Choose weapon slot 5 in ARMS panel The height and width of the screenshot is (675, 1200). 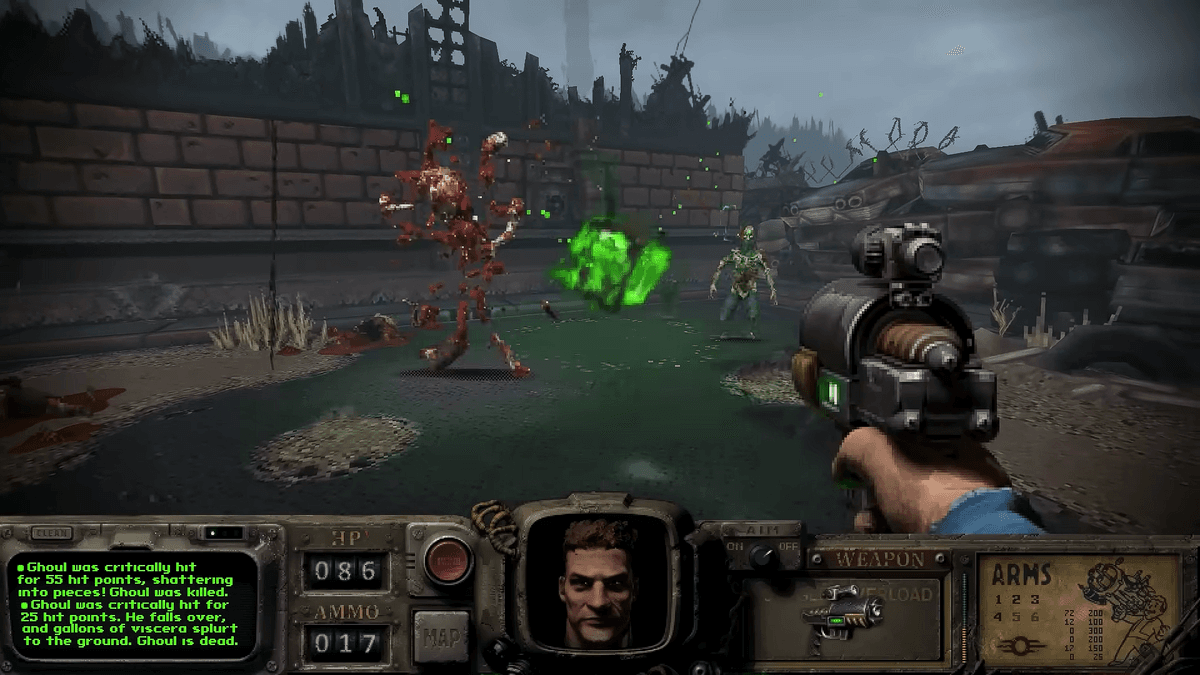(1015, 618)
